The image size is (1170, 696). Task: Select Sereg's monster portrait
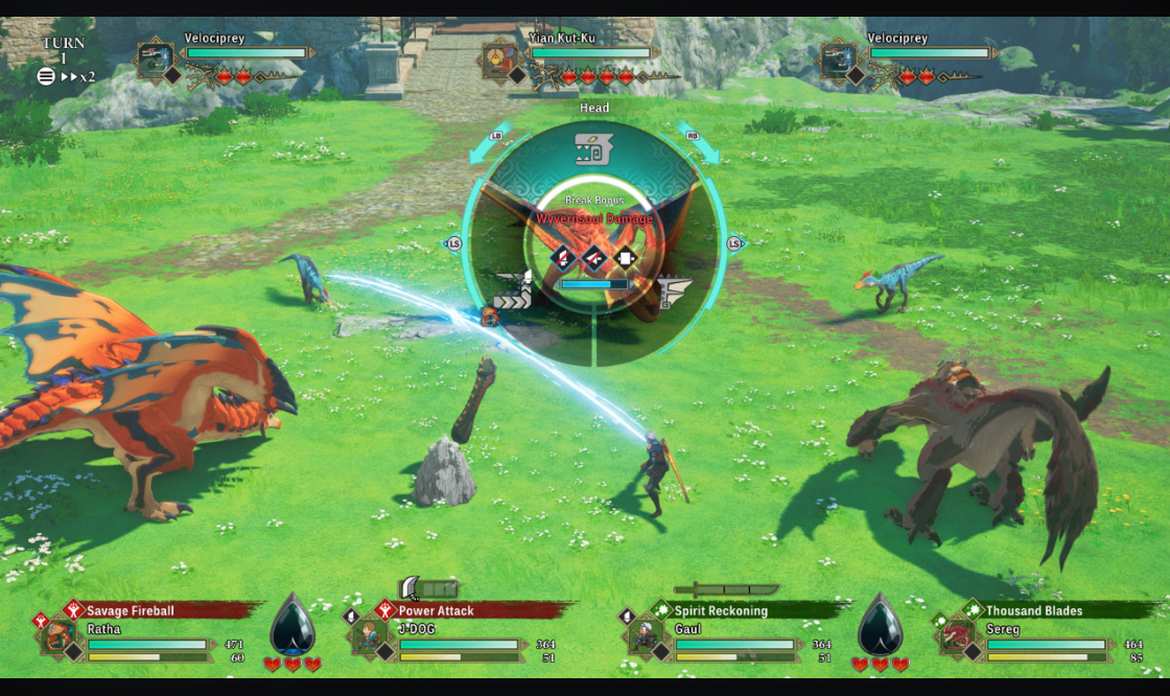coord(957,637)
